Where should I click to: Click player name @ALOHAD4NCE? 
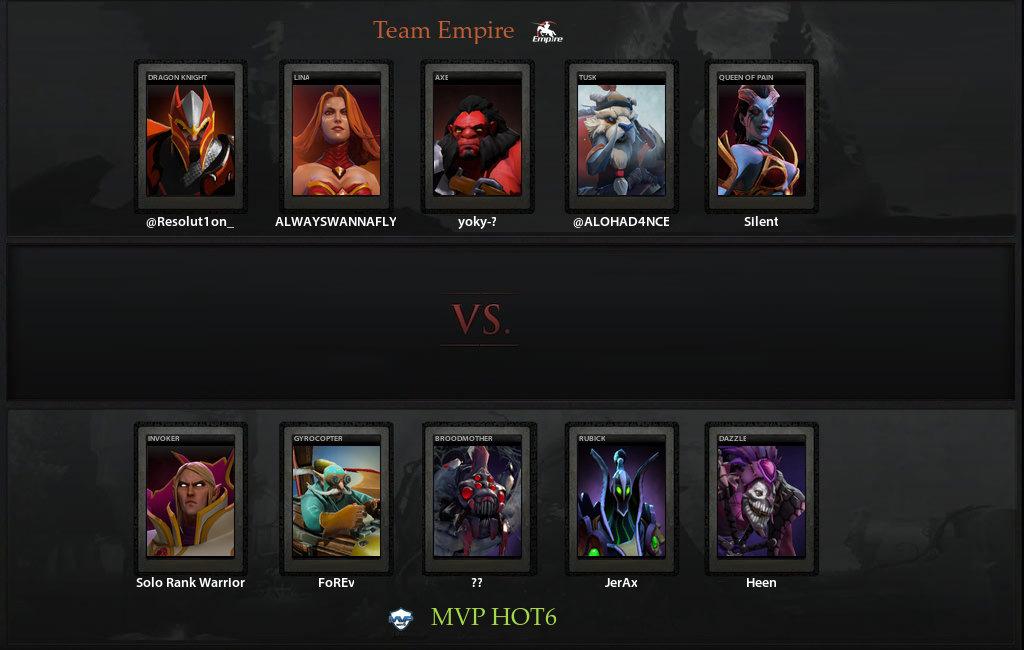click(x=621, y=222)
